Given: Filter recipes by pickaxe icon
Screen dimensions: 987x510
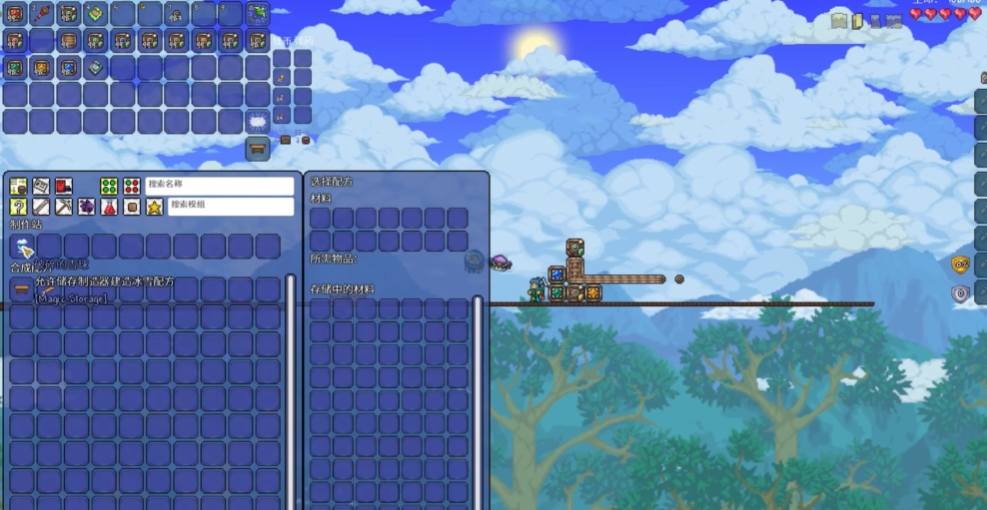Looking at the screenshot, I should (64, 207).
